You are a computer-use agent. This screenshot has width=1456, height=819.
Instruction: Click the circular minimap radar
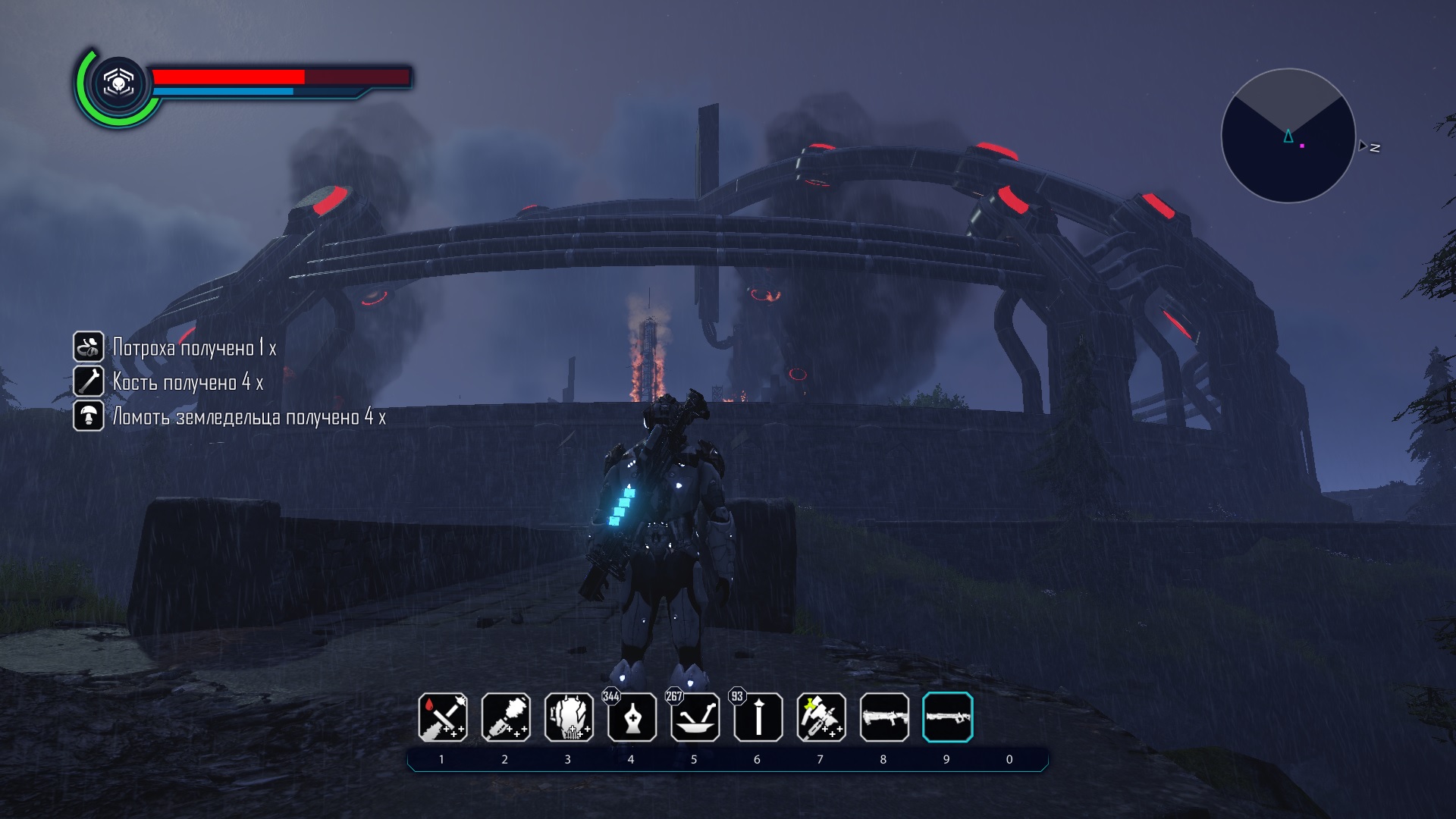point(1288,136)
